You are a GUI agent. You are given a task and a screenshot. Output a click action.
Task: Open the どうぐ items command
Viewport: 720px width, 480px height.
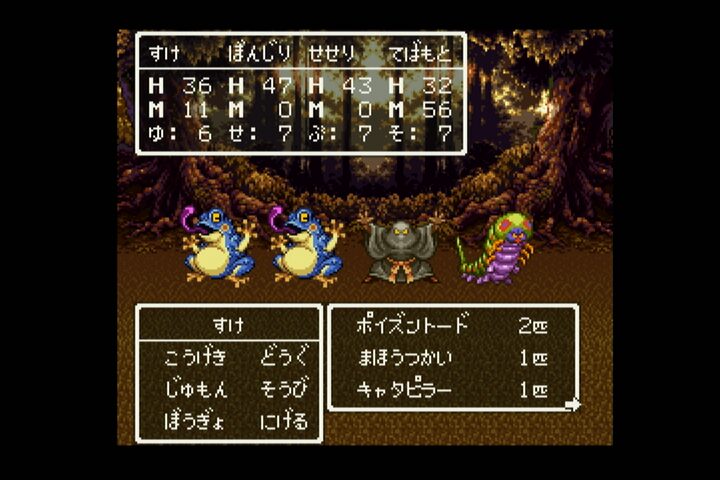coord(284,357)
